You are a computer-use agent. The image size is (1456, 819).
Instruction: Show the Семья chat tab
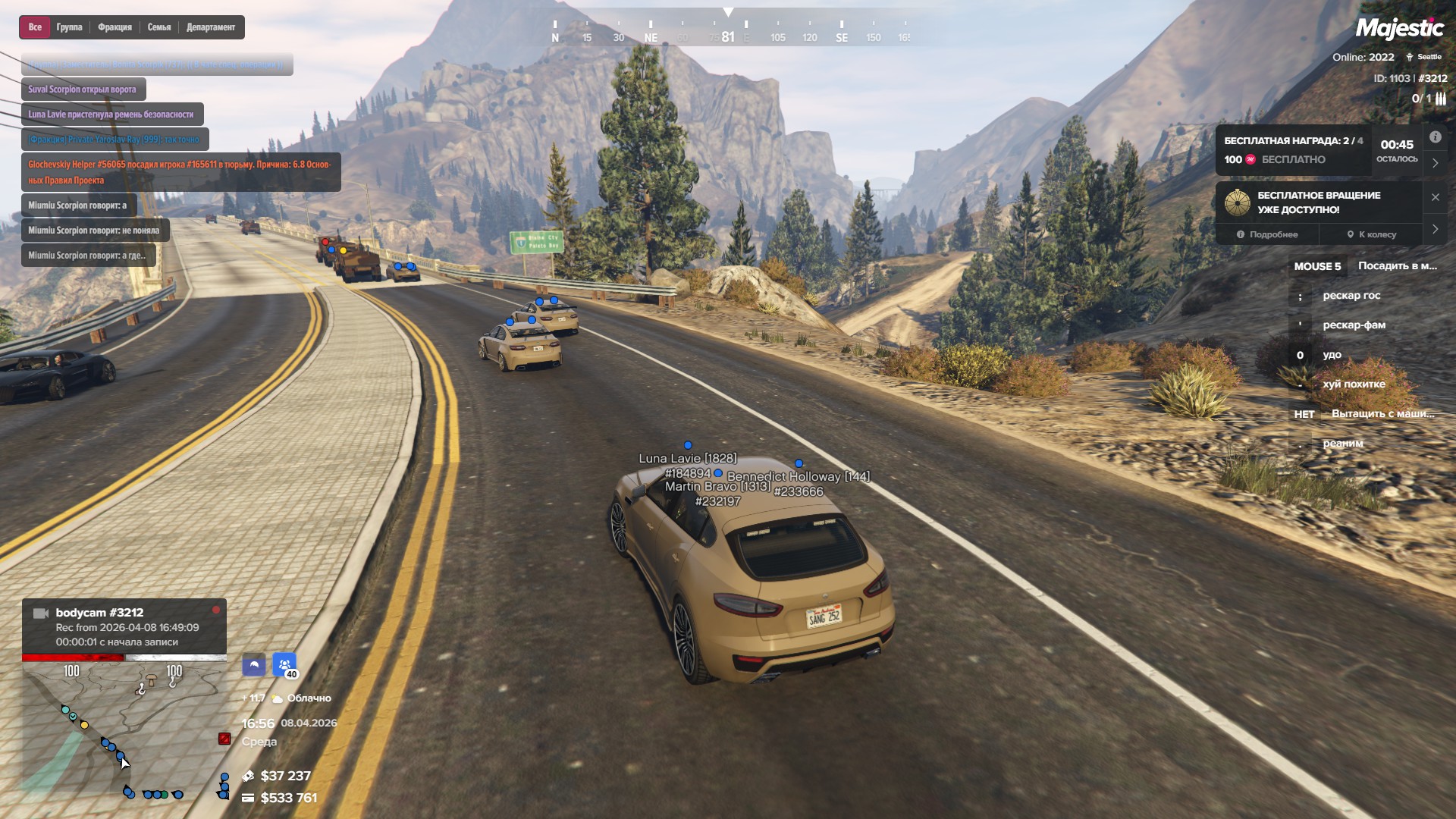click(x=159, y=27)
